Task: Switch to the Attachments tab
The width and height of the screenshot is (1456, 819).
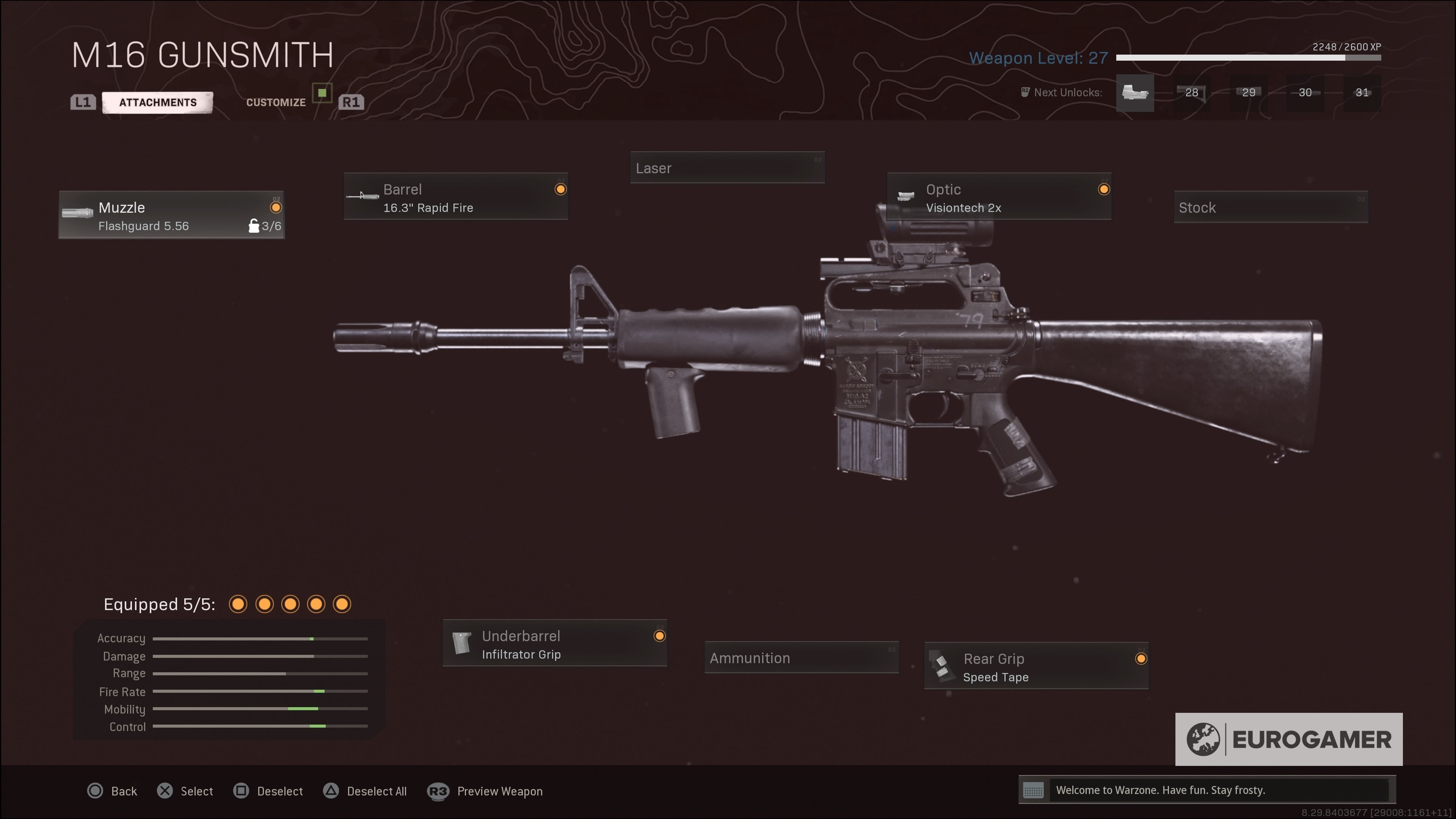Action: 157,102
